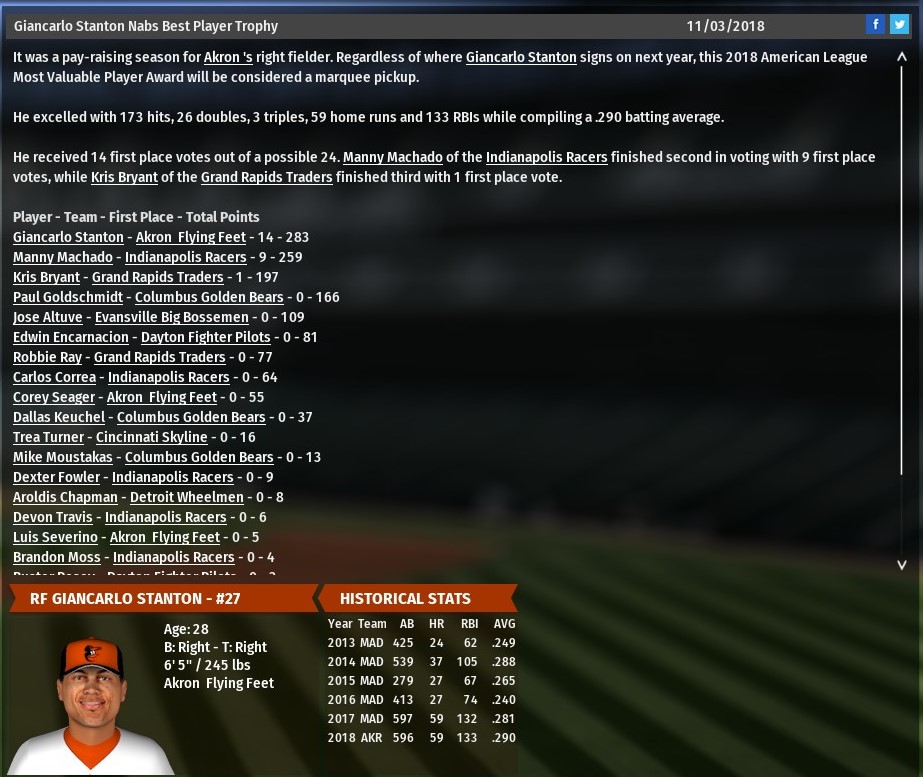Open the Cincinnati Skyline team page

coord(152,437)
